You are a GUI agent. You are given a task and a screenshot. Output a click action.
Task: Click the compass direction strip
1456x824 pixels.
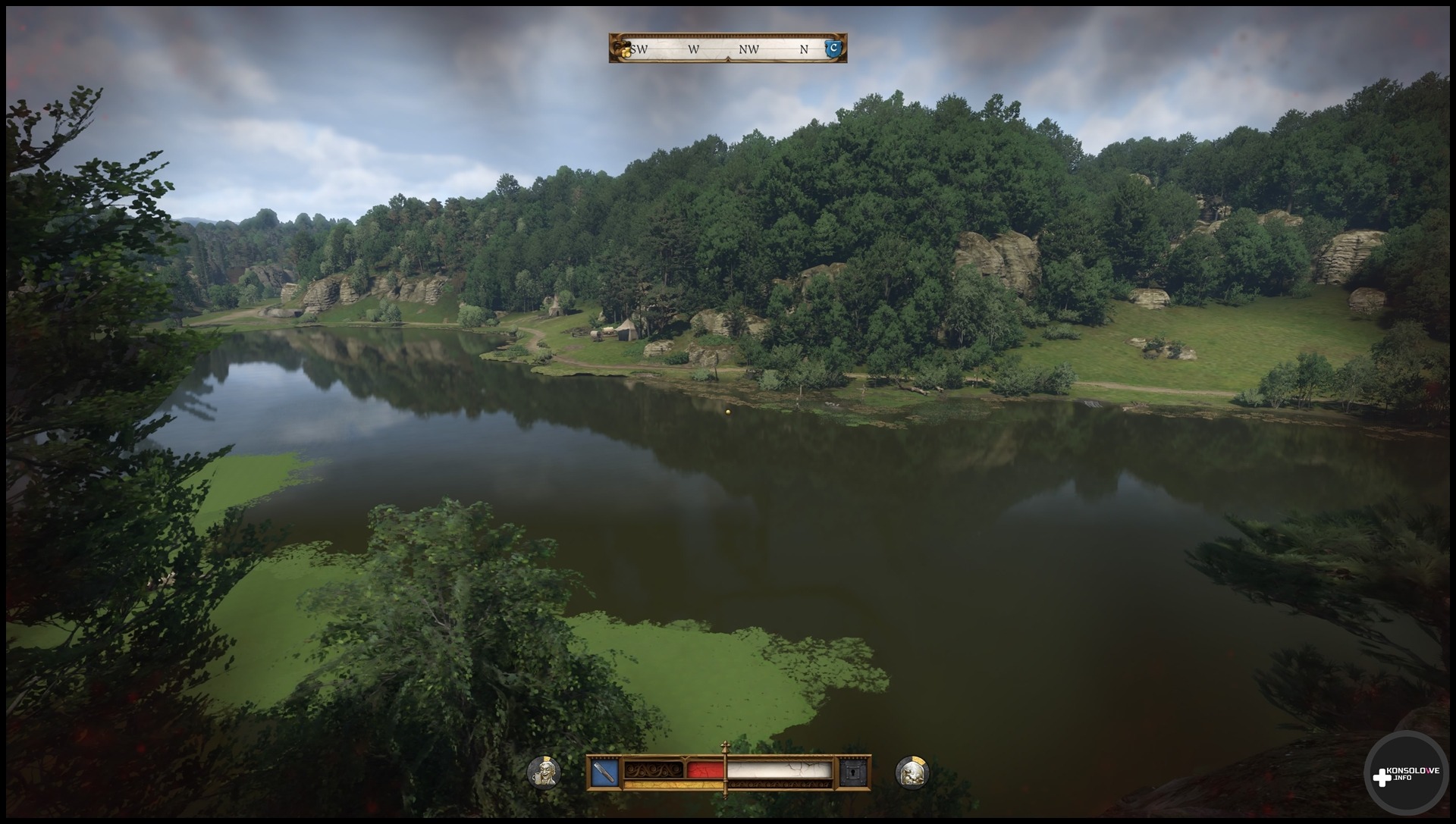click(728, 49)
